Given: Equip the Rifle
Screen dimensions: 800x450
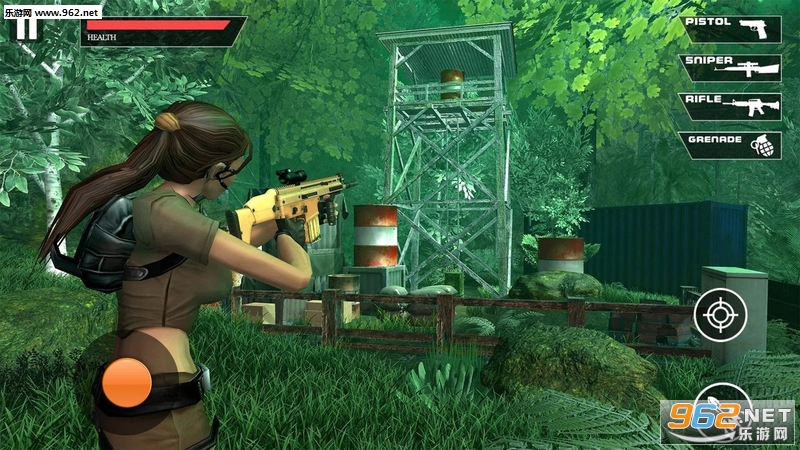Looking at the screenshot, I should 732,106.
